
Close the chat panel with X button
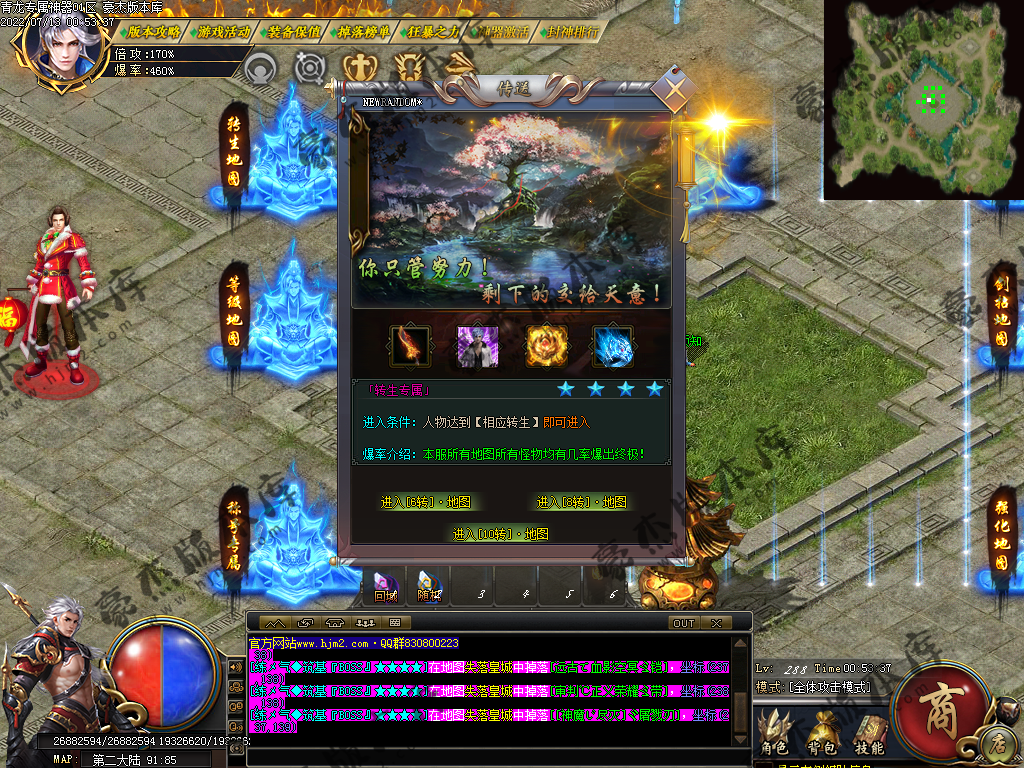tap(716, 623)
